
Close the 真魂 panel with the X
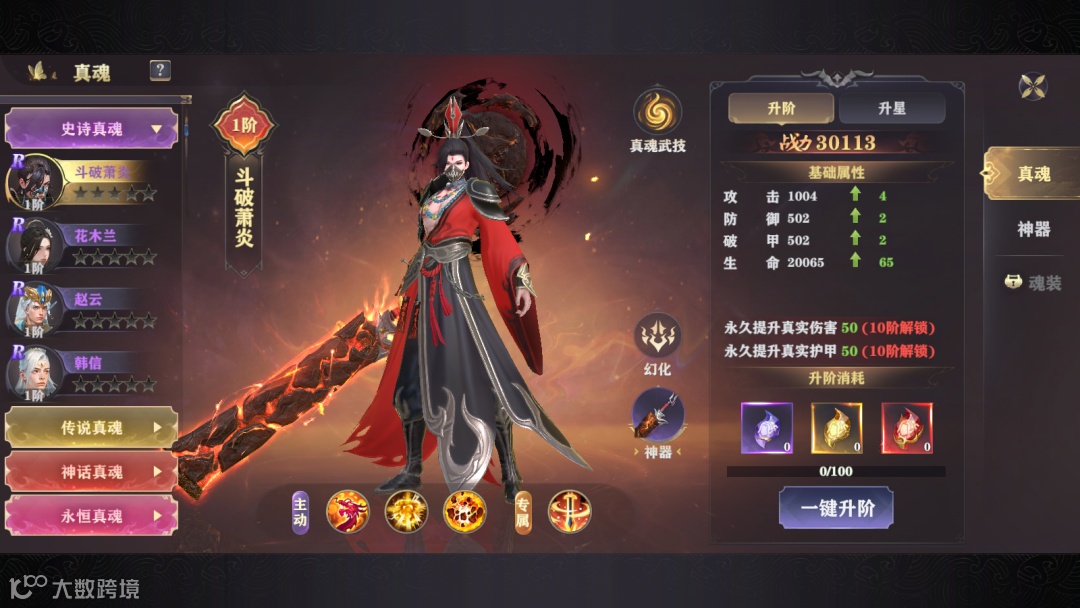click(1033, 86)
